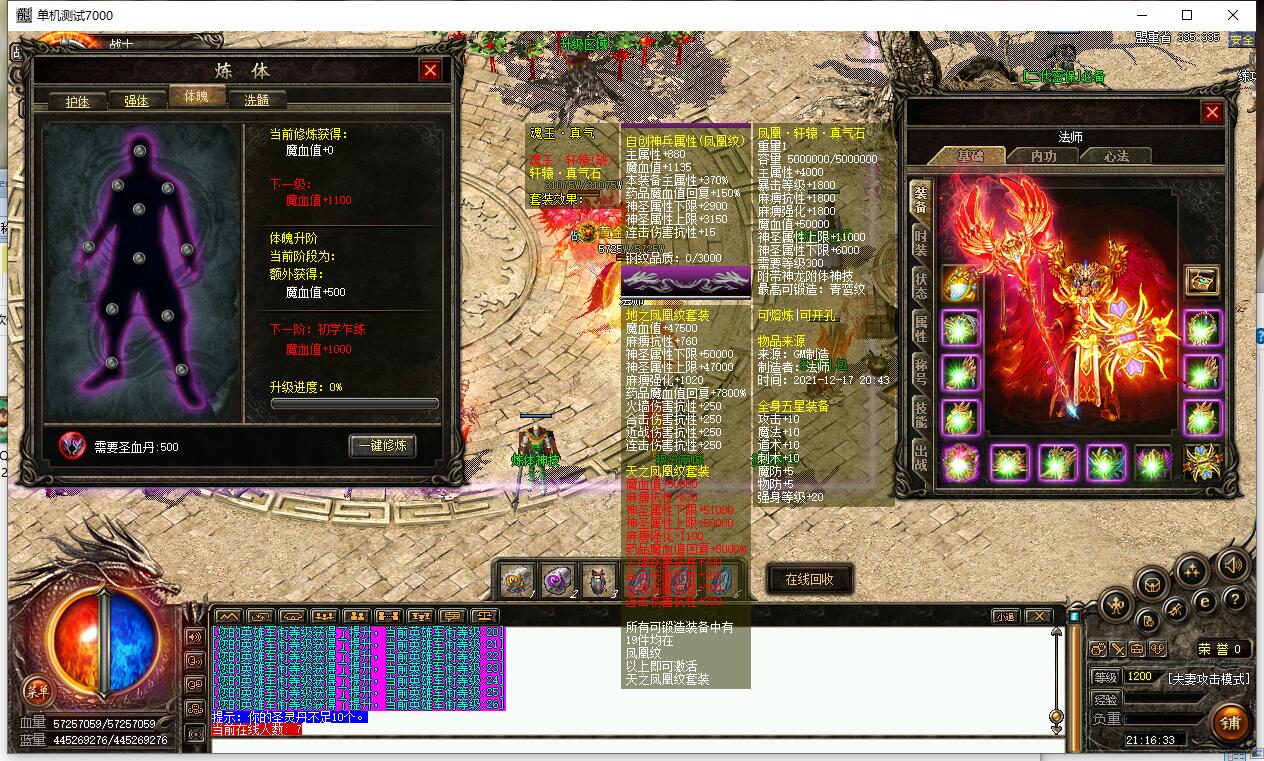Select the 称号 title side tab
The image size is (1264, 761).
[920, 373]
